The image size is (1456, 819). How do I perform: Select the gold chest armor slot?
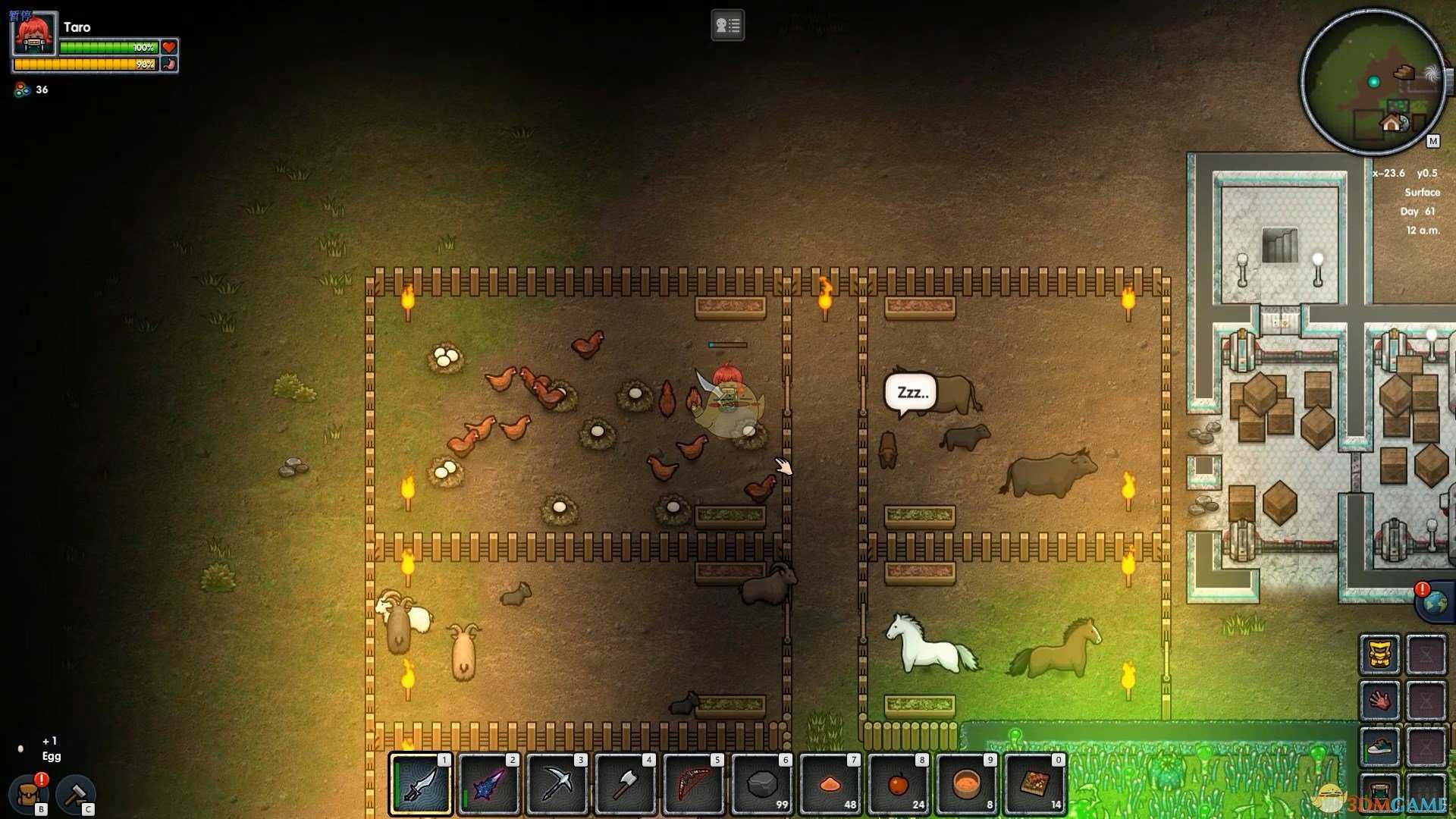1379,654
